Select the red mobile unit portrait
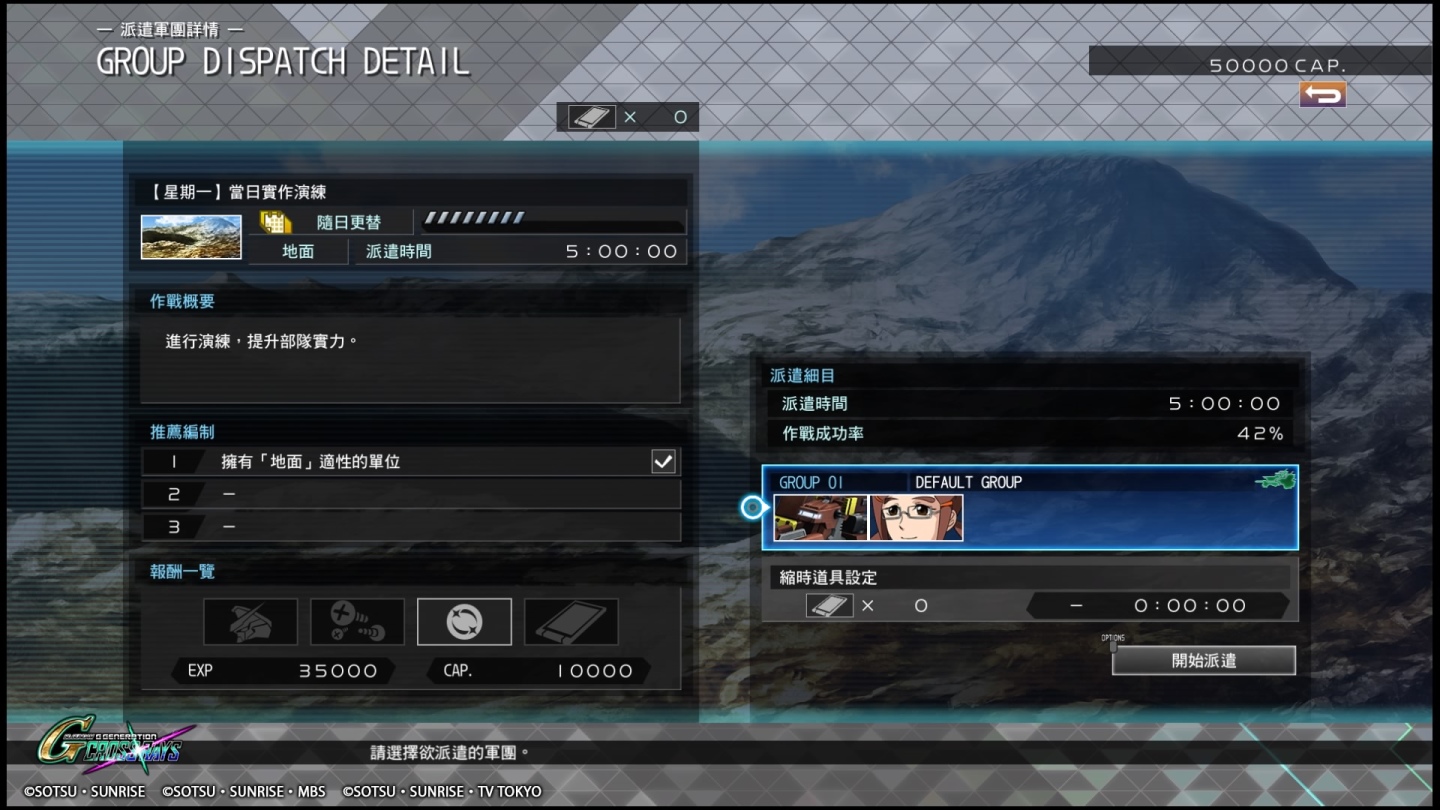 point(820,518)
